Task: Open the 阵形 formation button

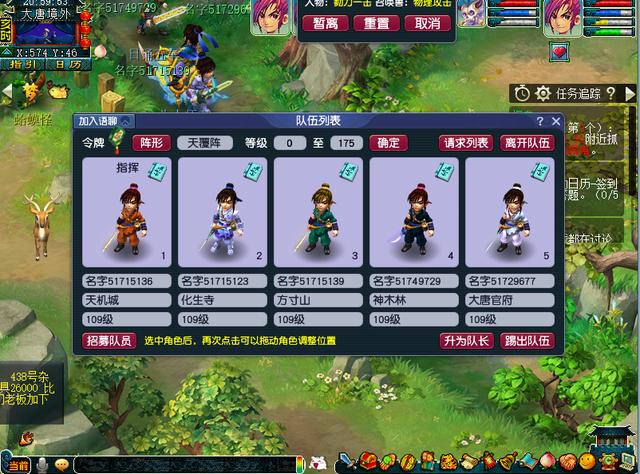Action: (x=150, y=143)
